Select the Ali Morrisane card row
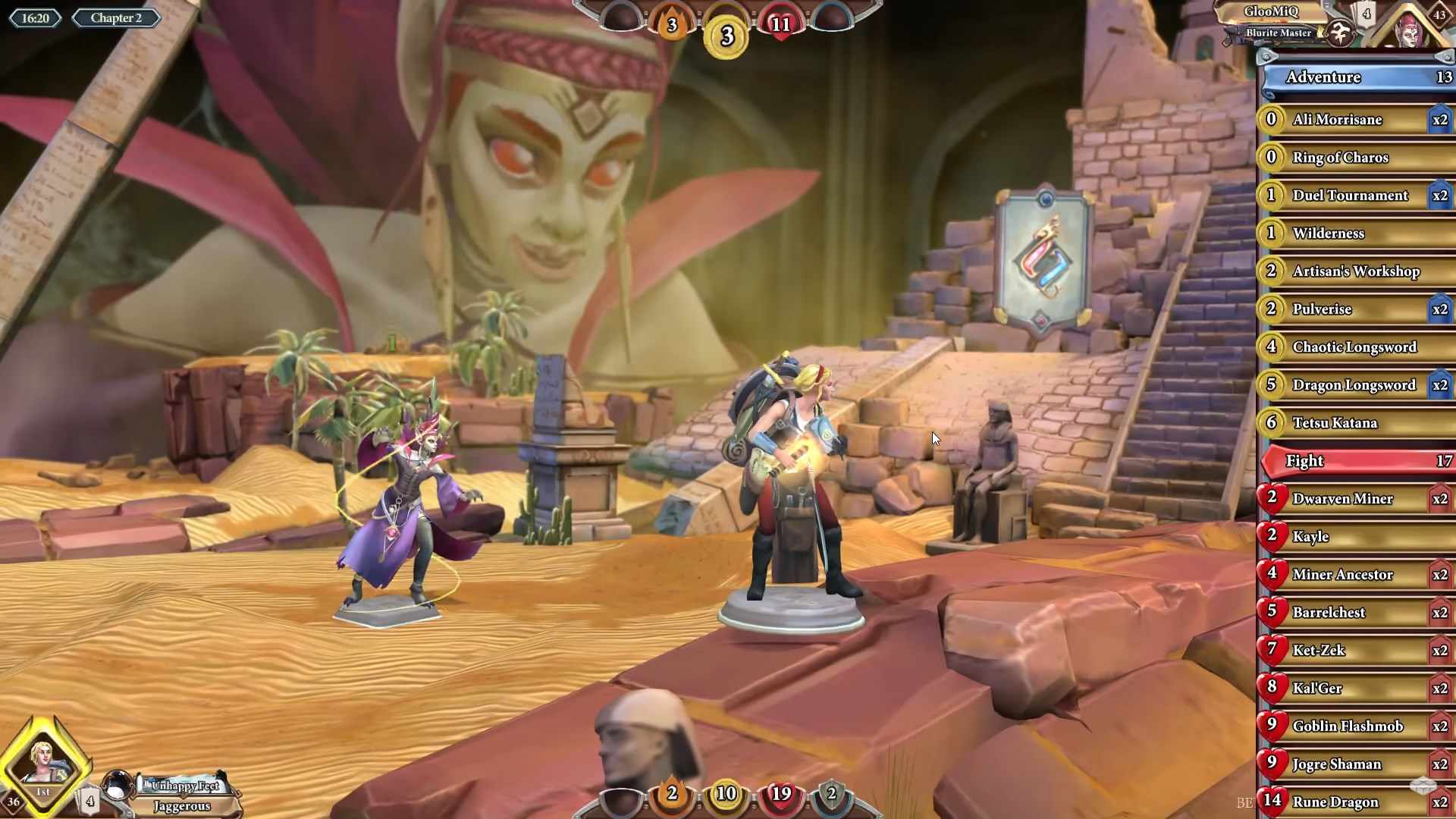The width and height of the screenshot is (1456, 819). [1354, 120]
